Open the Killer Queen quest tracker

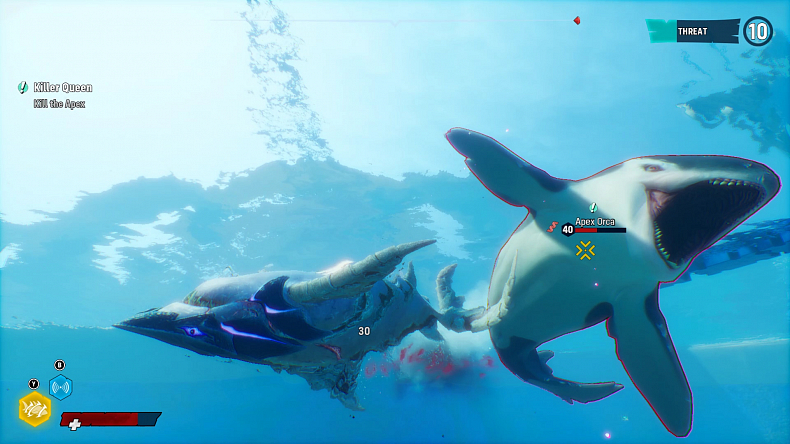[62, 88]
